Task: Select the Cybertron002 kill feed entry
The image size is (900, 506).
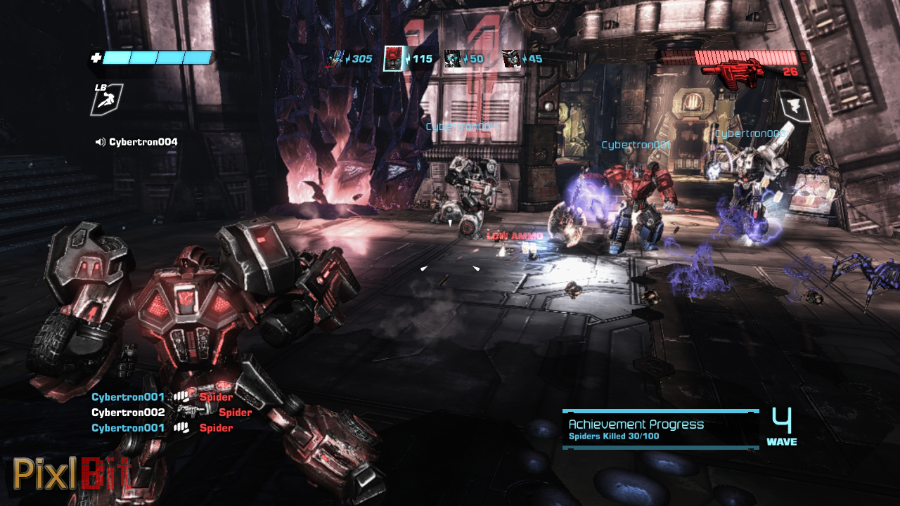Action: click(x=170, y=412)
